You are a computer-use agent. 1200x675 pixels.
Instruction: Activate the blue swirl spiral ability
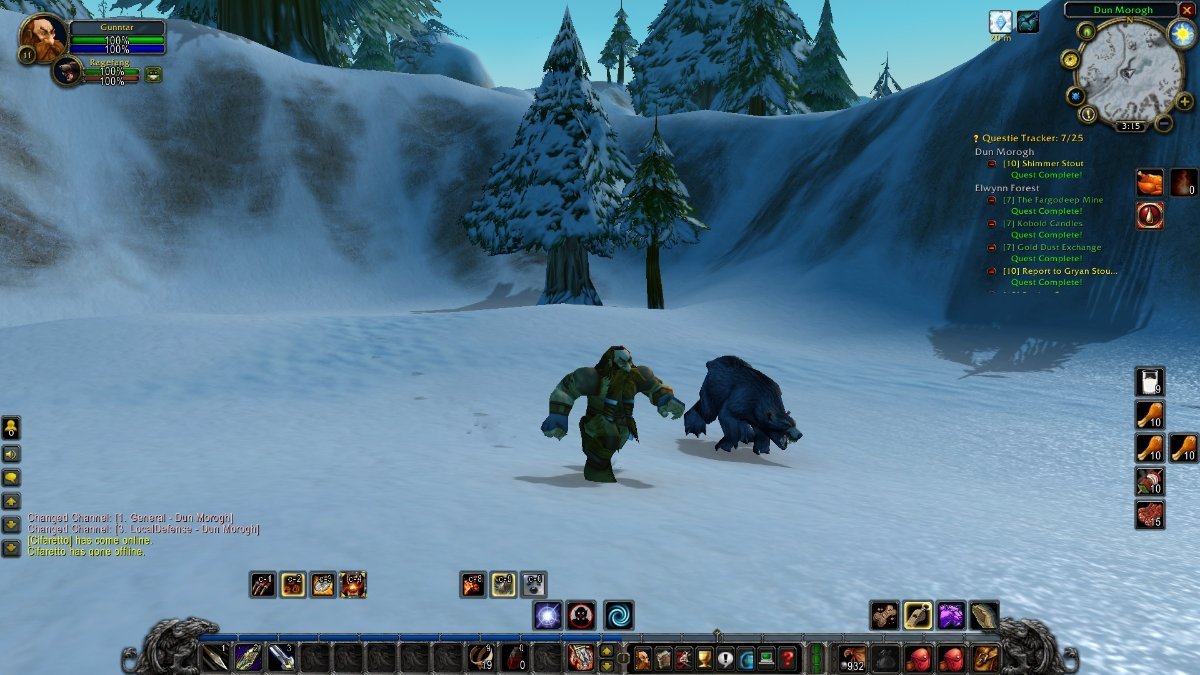tap(619, 615)
